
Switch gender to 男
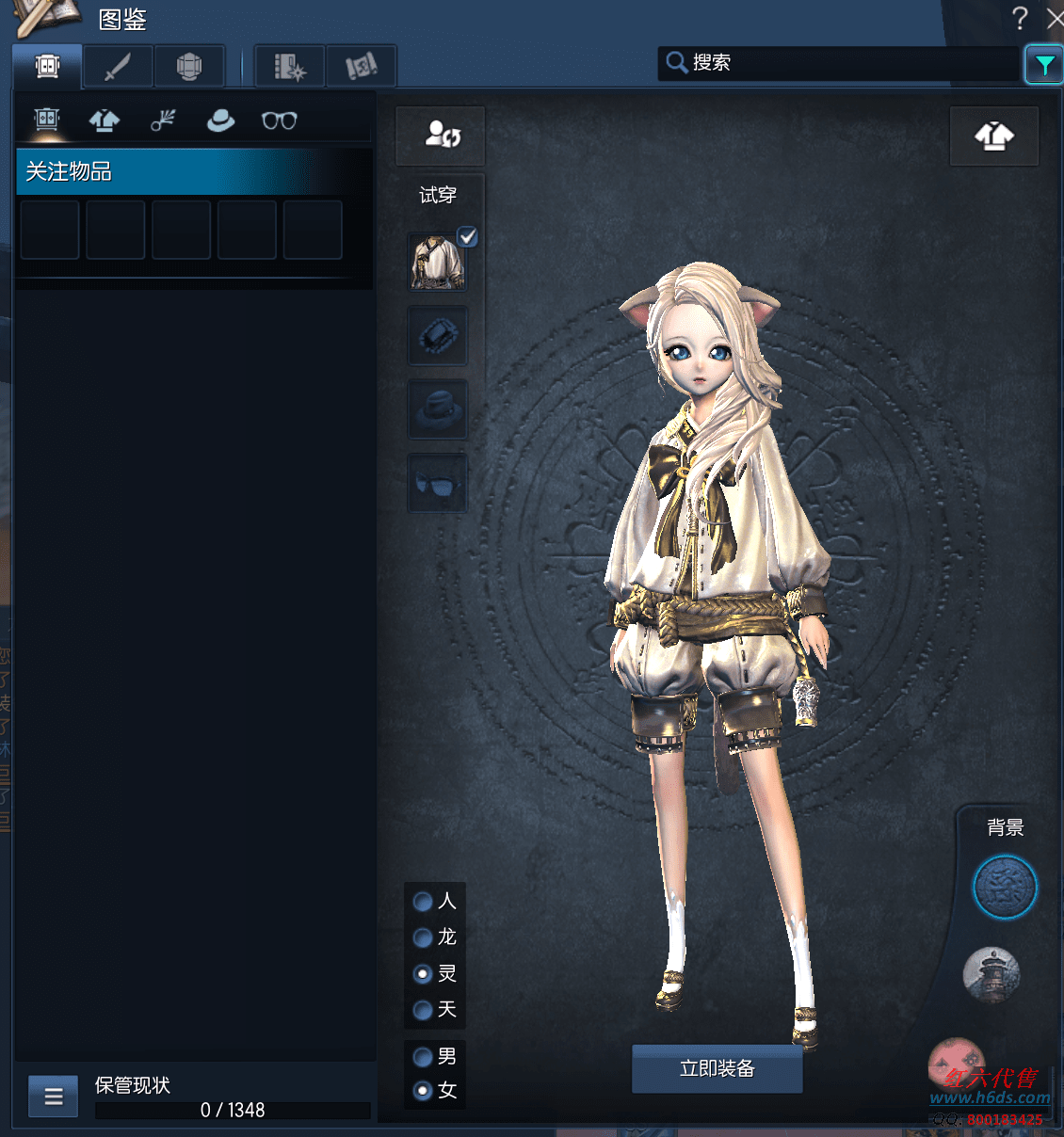[x=424, y=1057]
